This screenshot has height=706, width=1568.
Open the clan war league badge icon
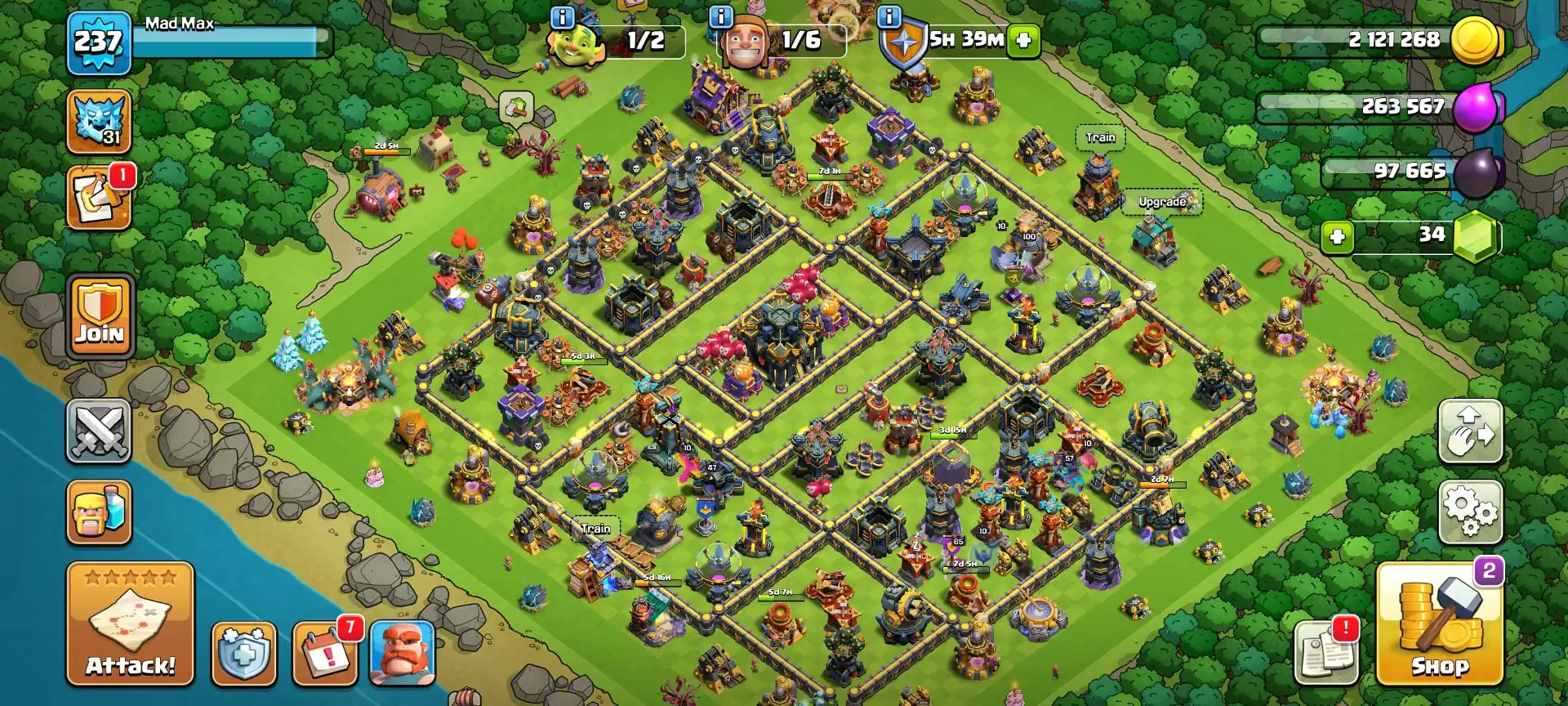(99, 121)
